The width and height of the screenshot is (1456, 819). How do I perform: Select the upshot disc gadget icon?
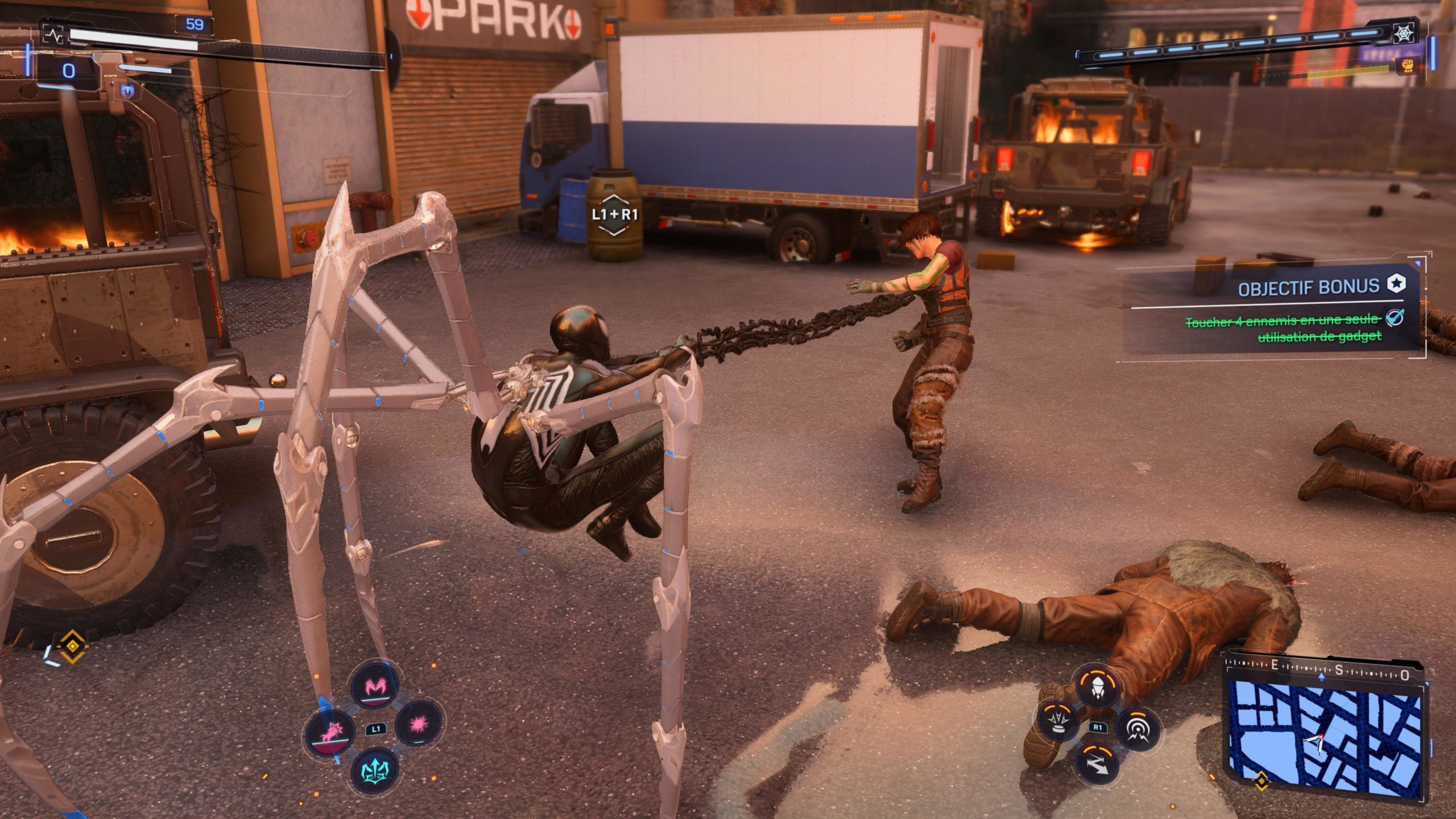(1058, 721)
